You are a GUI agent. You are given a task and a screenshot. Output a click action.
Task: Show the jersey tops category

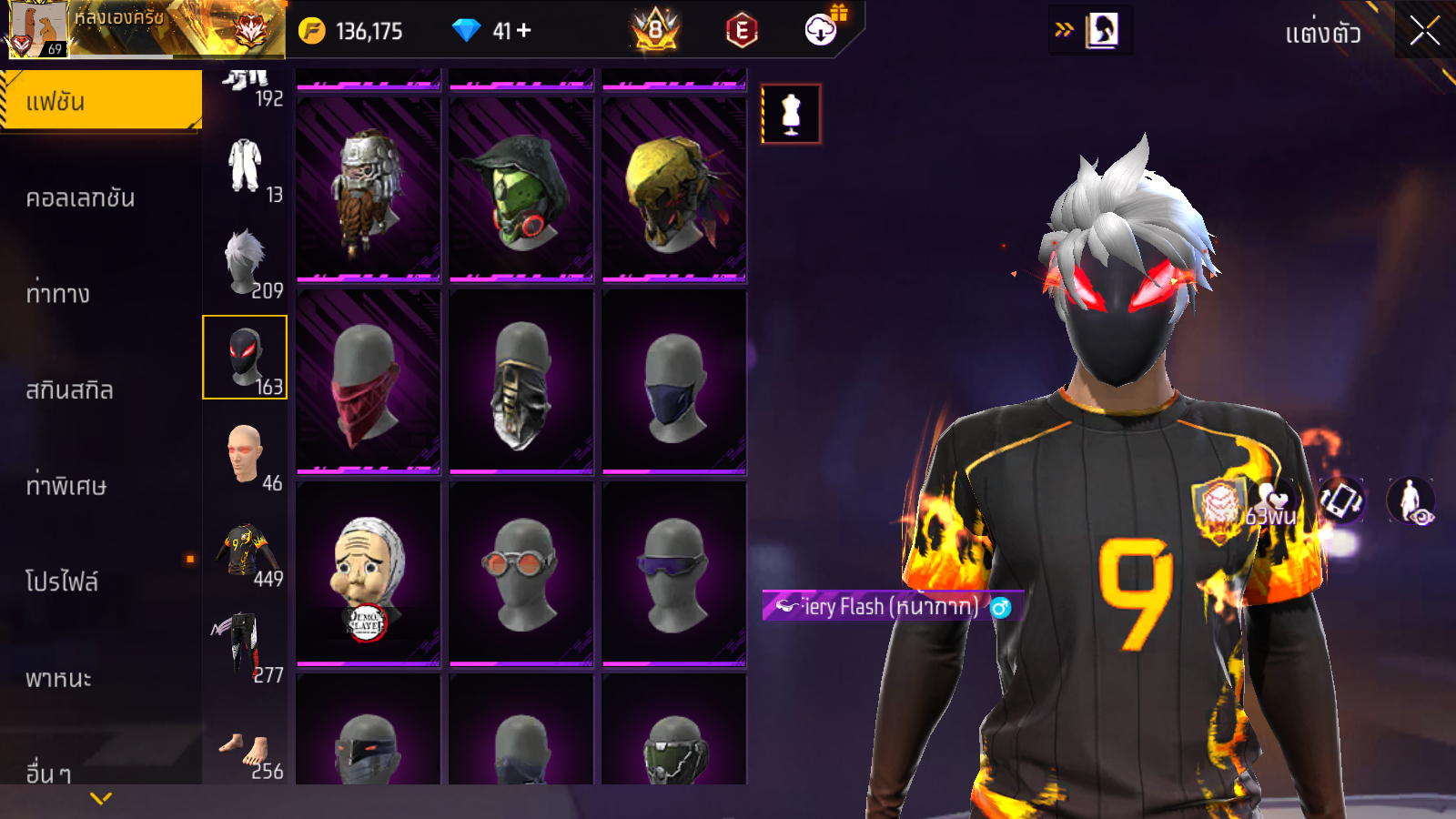(245, 551)
